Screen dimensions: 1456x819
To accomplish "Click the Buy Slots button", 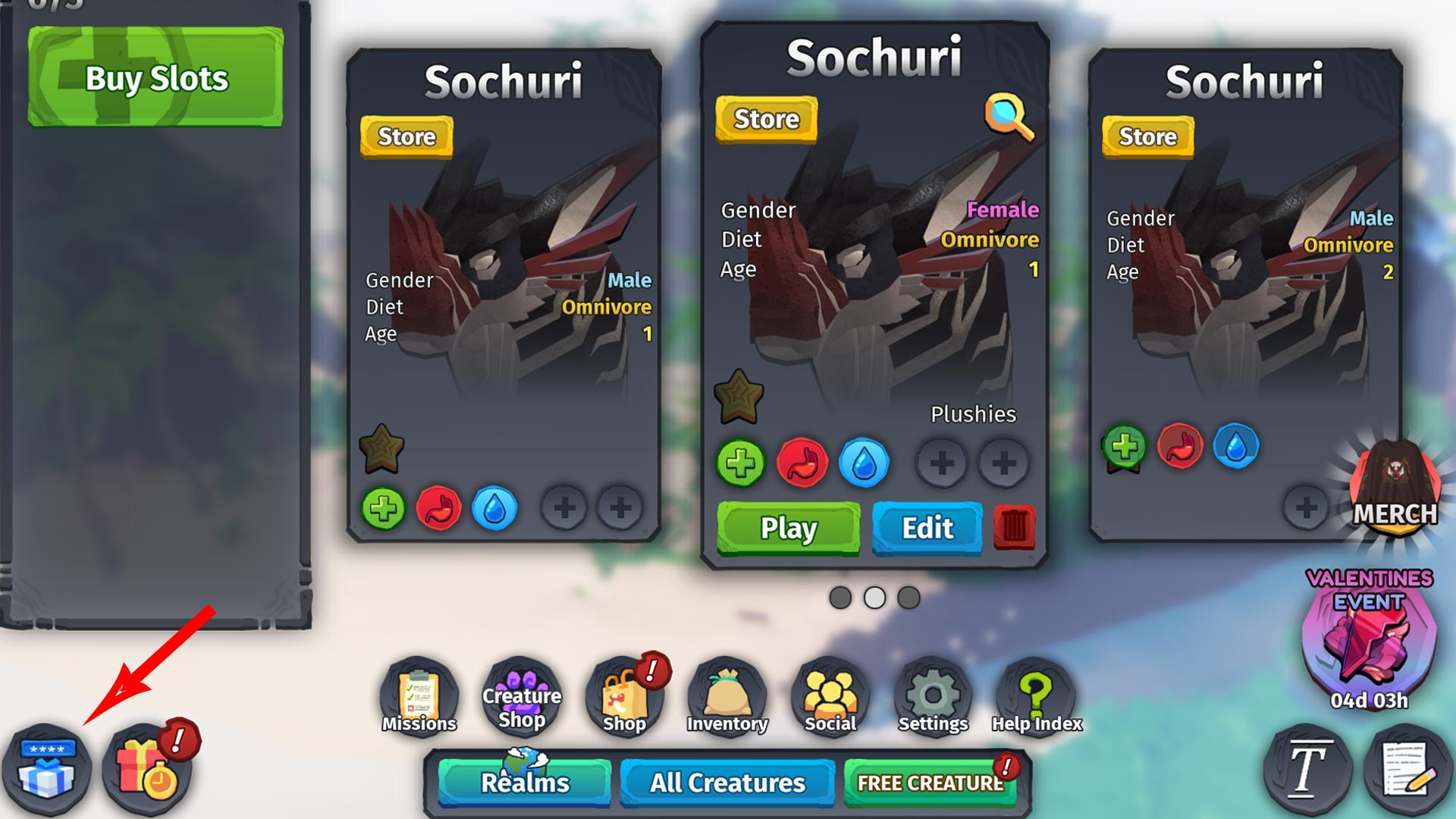I will 155,76.
